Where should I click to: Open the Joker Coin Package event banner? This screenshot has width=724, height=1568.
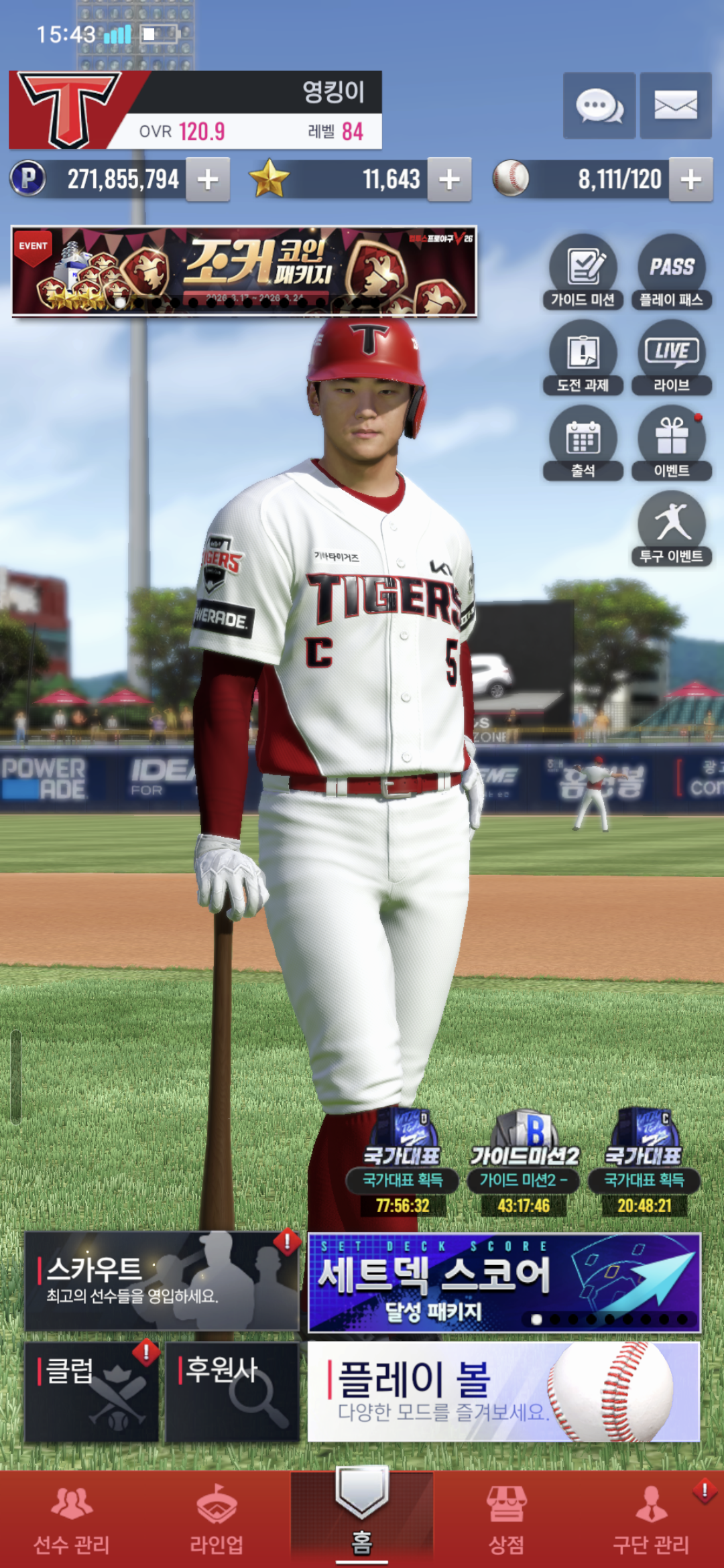[x=244, y=271]
